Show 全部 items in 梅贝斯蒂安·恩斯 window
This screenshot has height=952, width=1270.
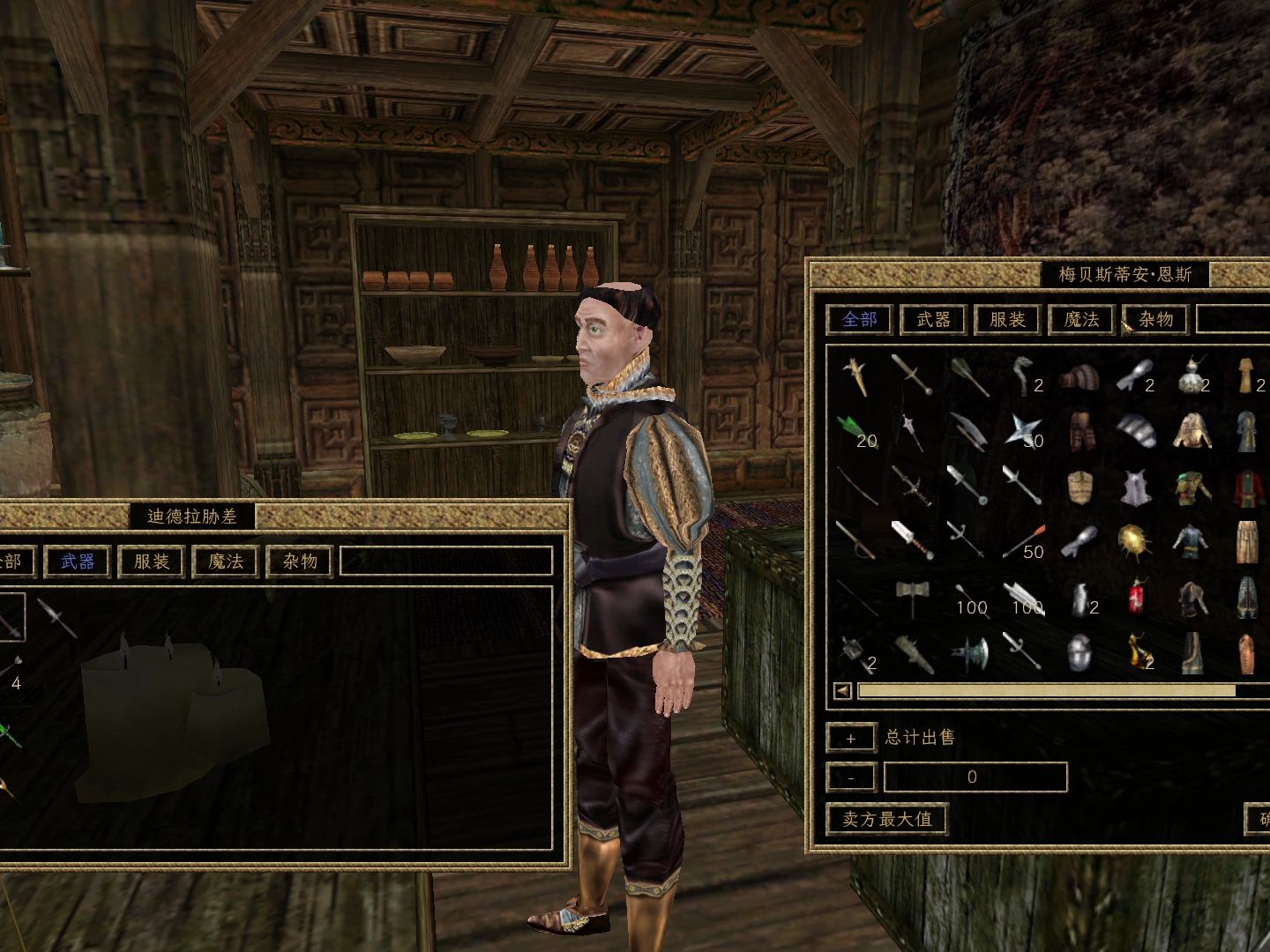pyautogui.click(x=859, y=319)
